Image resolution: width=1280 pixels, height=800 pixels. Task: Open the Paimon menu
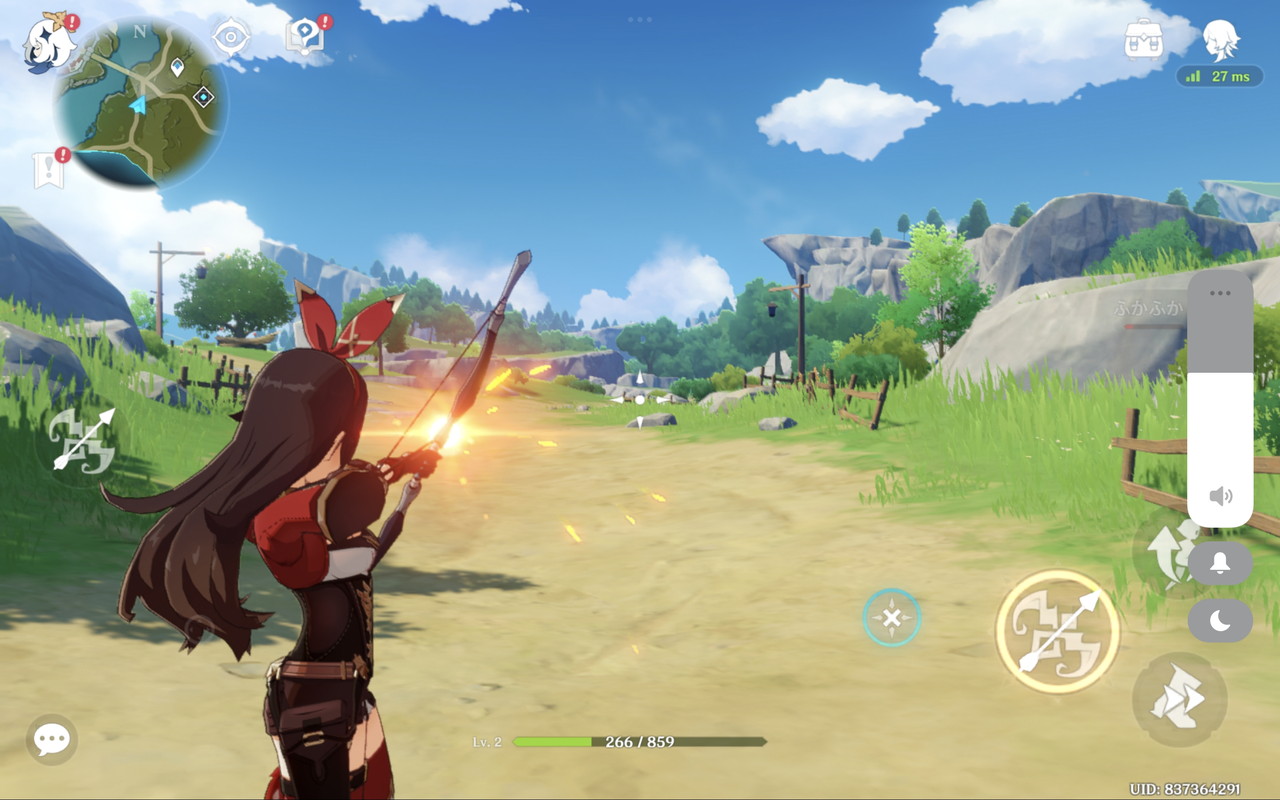[x=48, y=43]
